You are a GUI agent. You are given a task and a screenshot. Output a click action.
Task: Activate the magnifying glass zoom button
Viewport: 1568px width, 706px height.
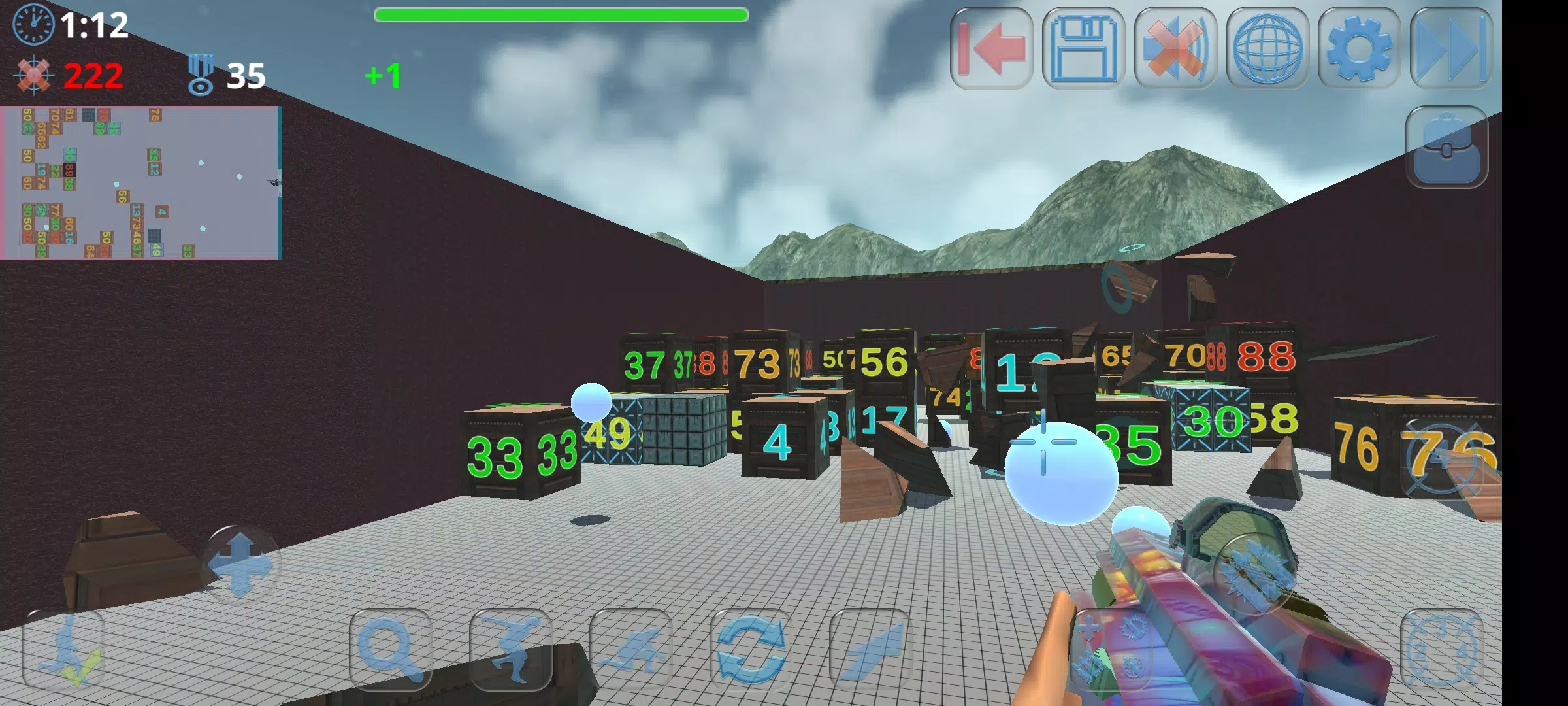(x=391, y=650)
